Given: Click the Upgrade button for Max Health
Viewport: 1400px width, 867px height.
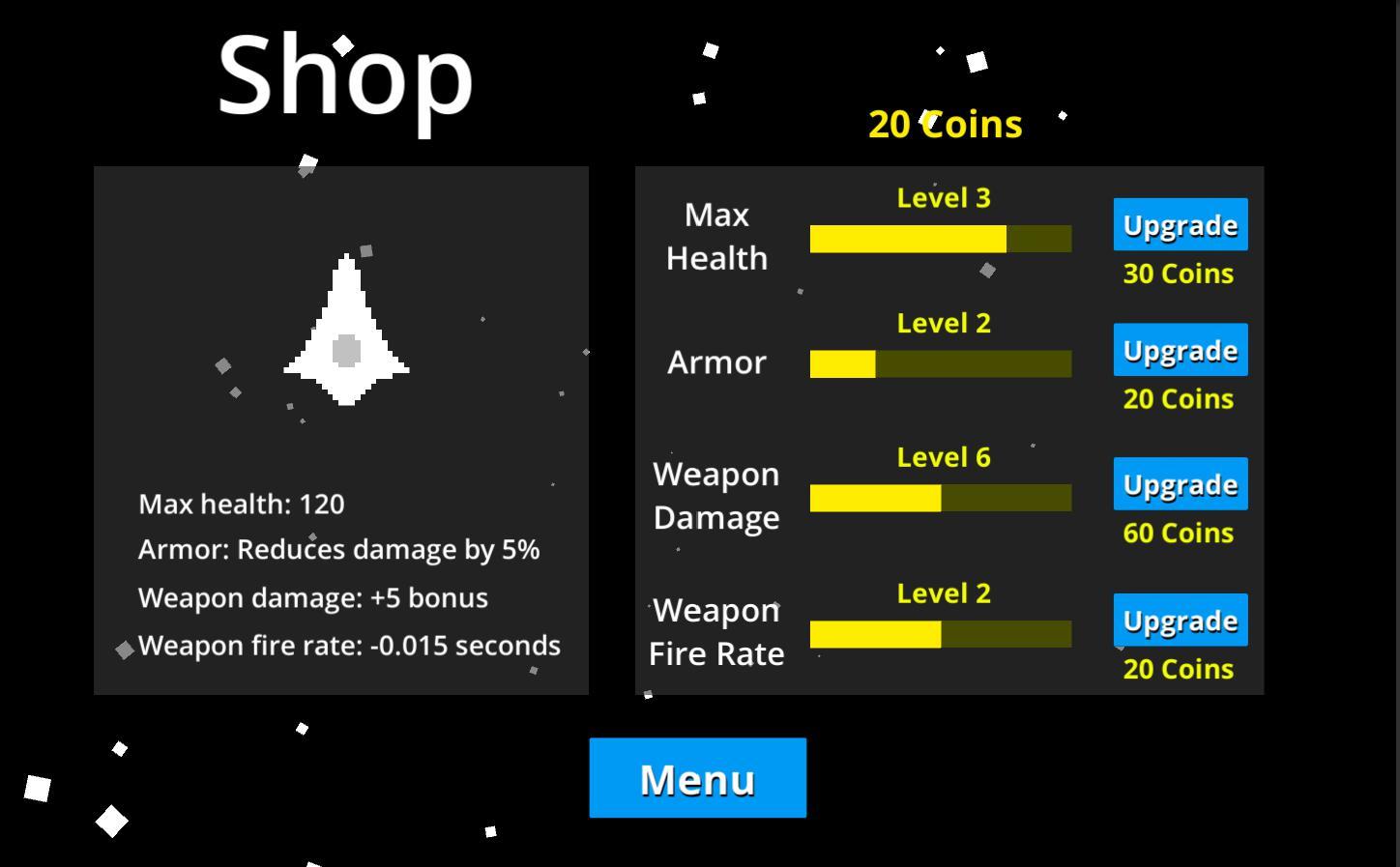Looking at the screenshot, I should pyautogui.click(x=1180, y=224).
